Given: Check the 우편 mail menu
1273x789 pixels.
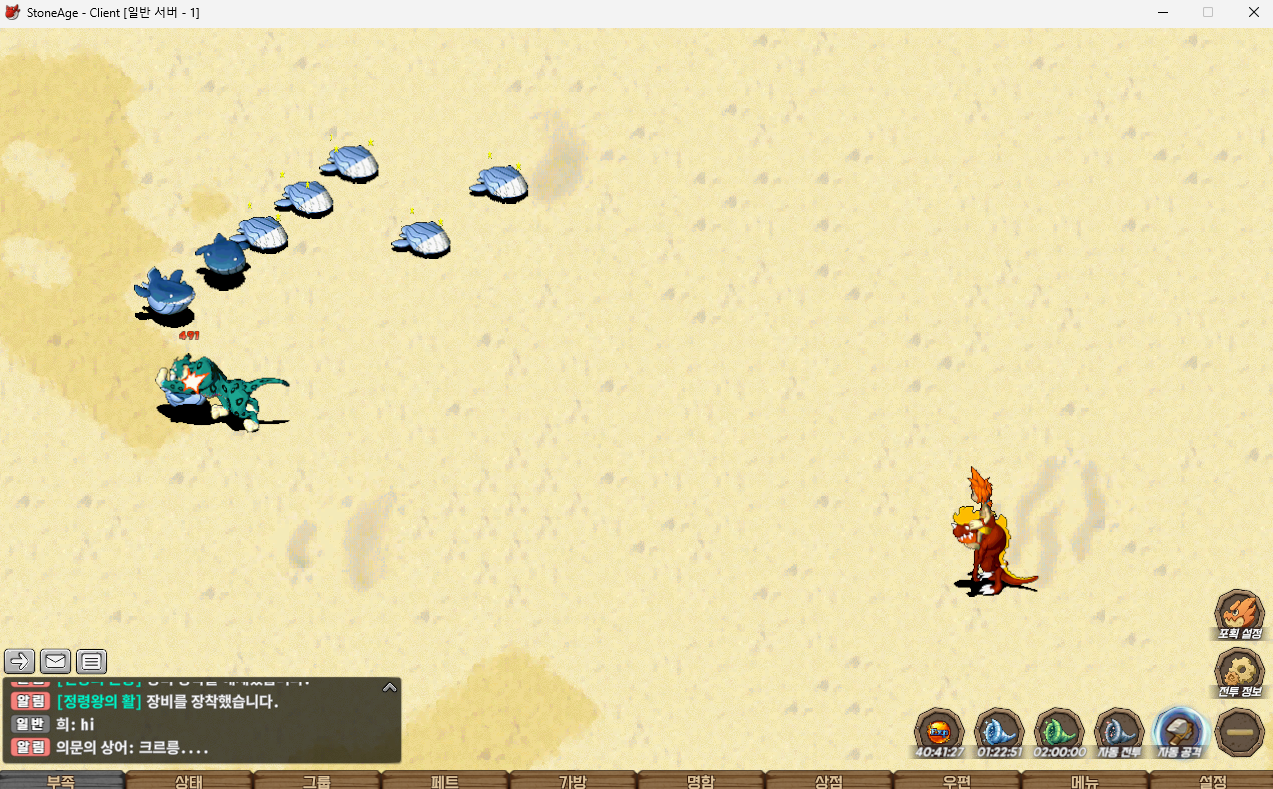Looking at the screenshot, I should (957, 780).
